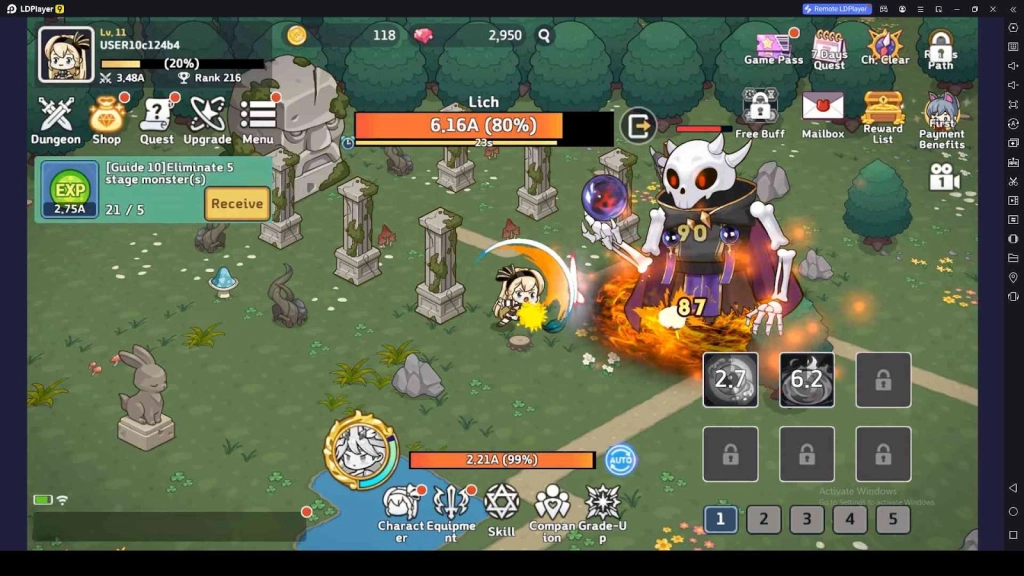Toggle the AUTO battle button

point(621,460)
